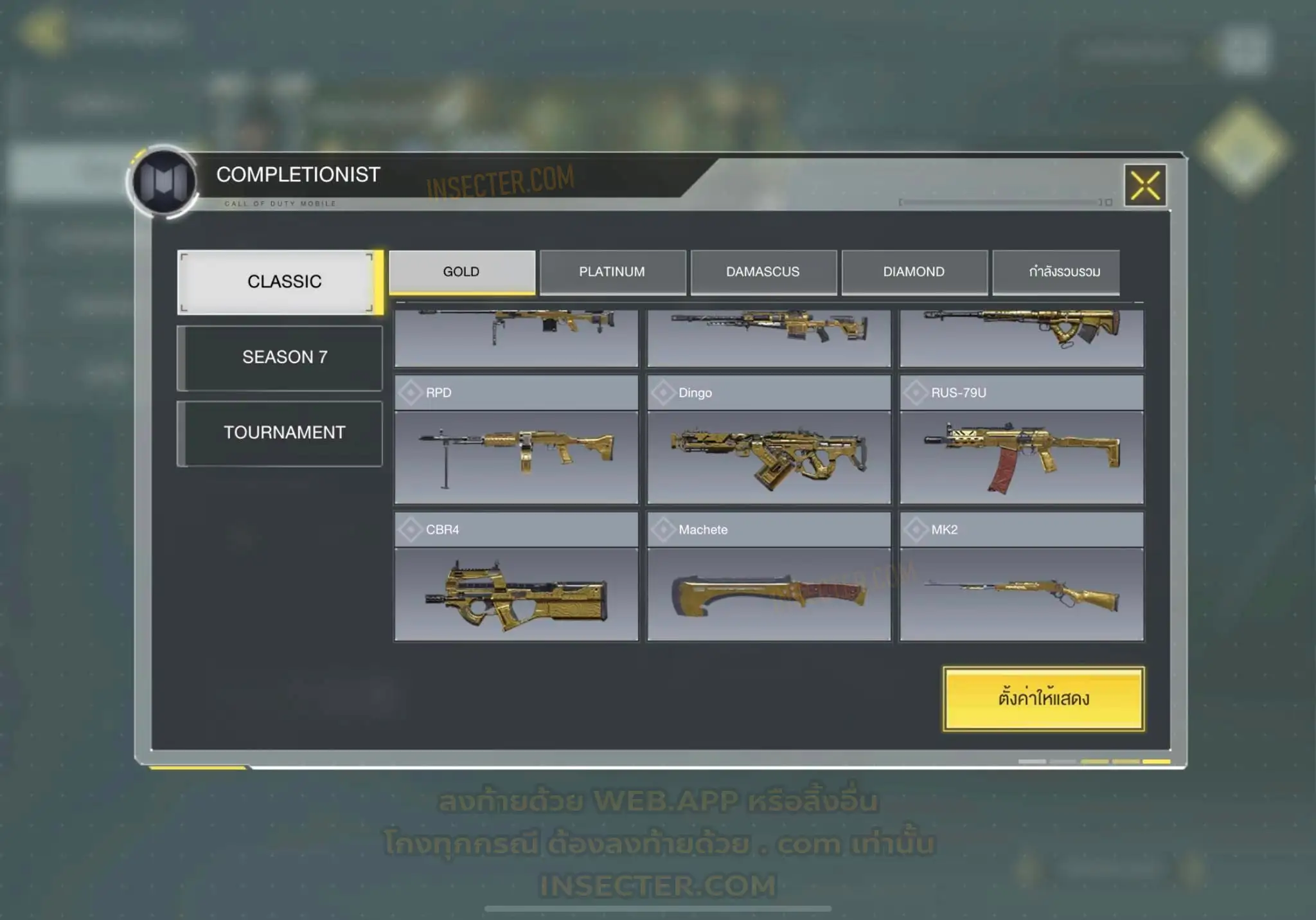Open the Thai-labeled tab beside Diamond
The image size is (1316, 920).
(x=1056, y=272)
